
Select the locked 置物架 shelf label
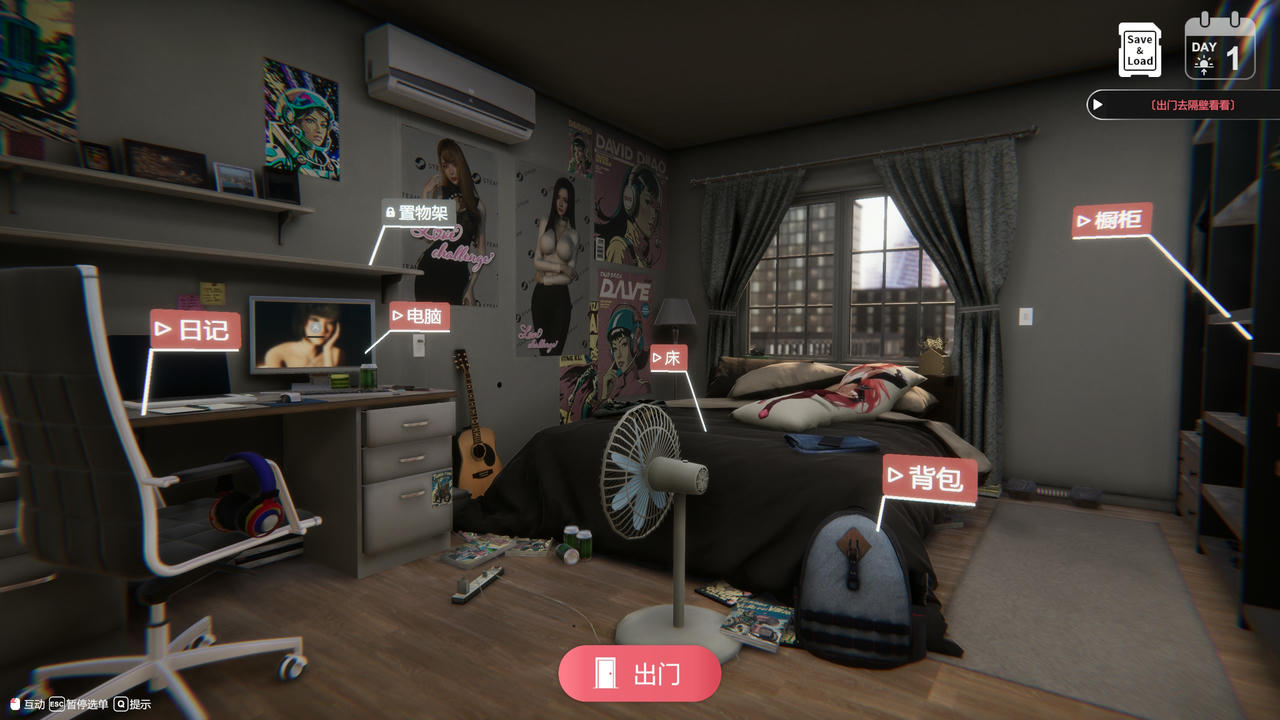[418, 211]
